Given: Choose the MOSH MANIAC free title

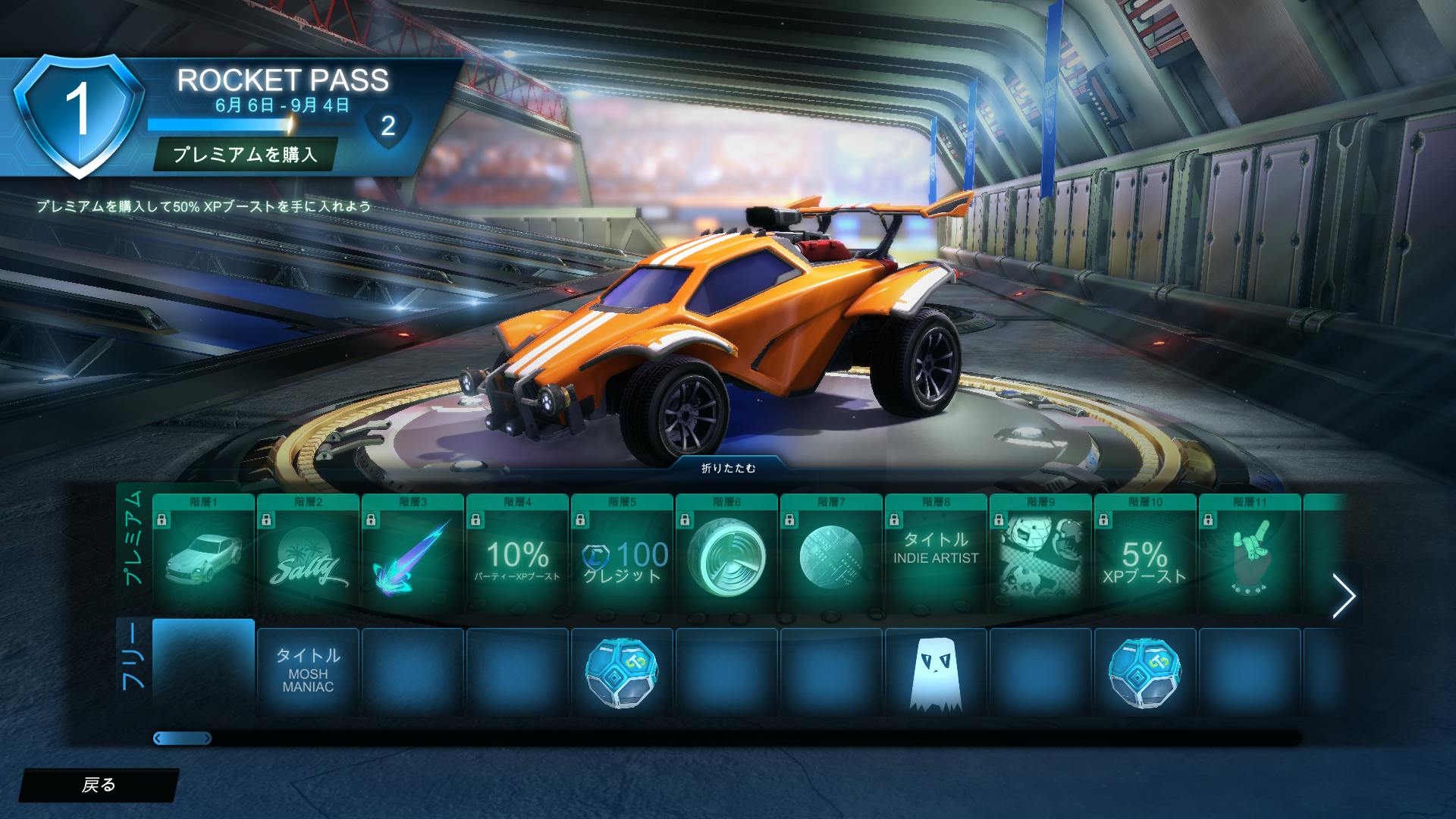Looking at the screenshot, I should [308, 671].
